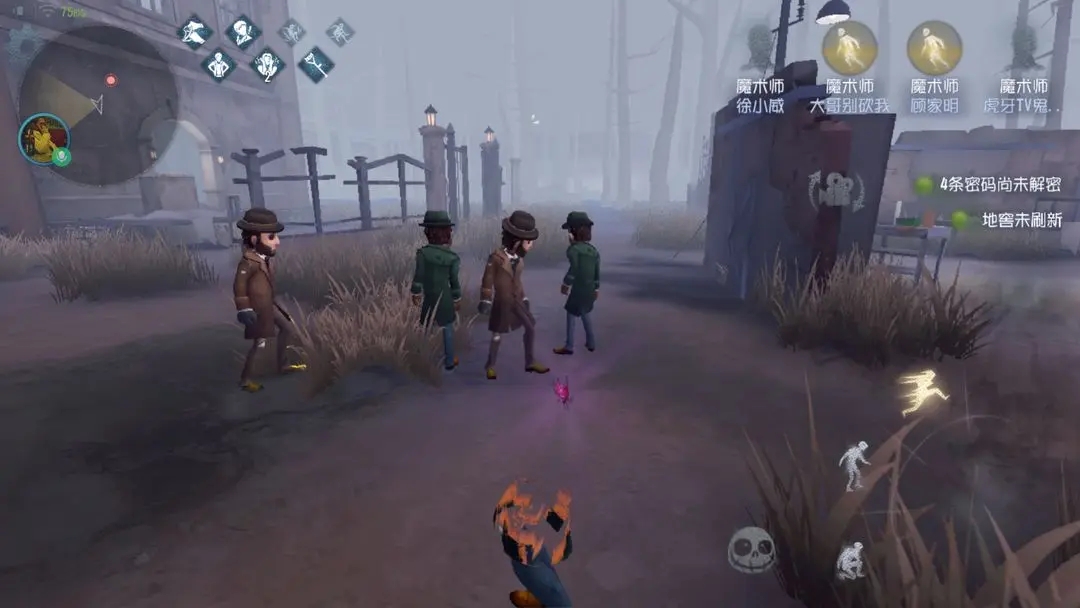Select teammate 大哥别砍我's status icon
Viewport: 1080px width, 608px height.
(849, 46)
